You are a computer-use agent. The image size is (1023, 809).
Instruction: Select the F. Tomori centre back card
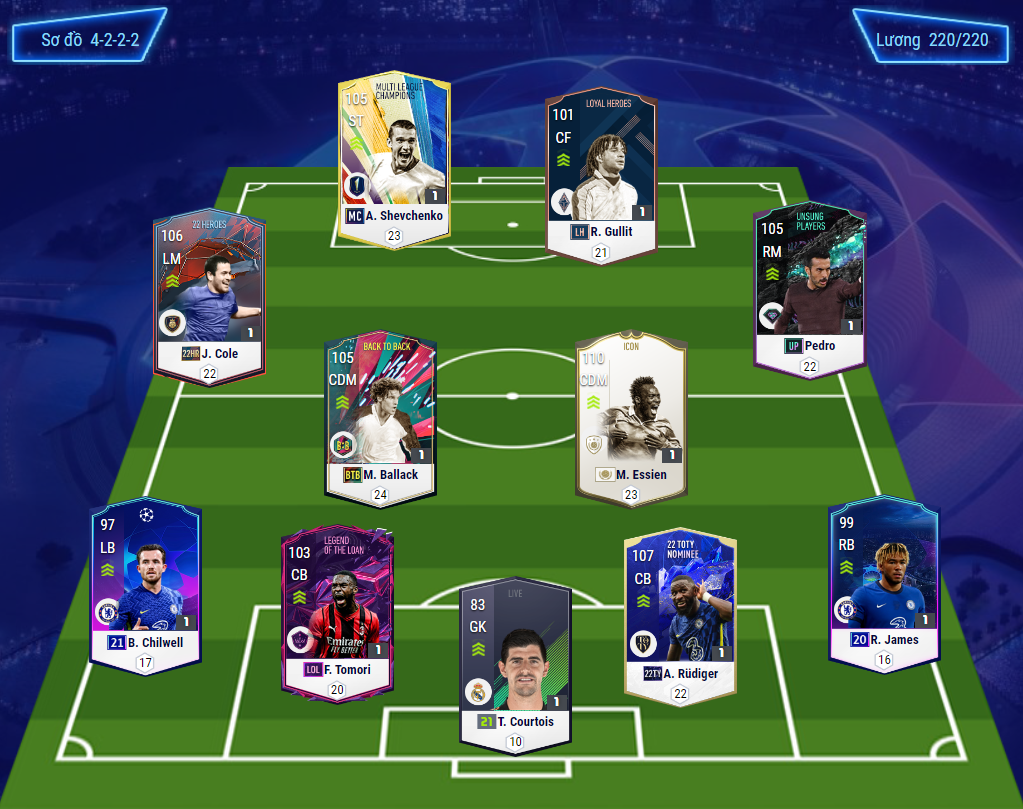337,605
